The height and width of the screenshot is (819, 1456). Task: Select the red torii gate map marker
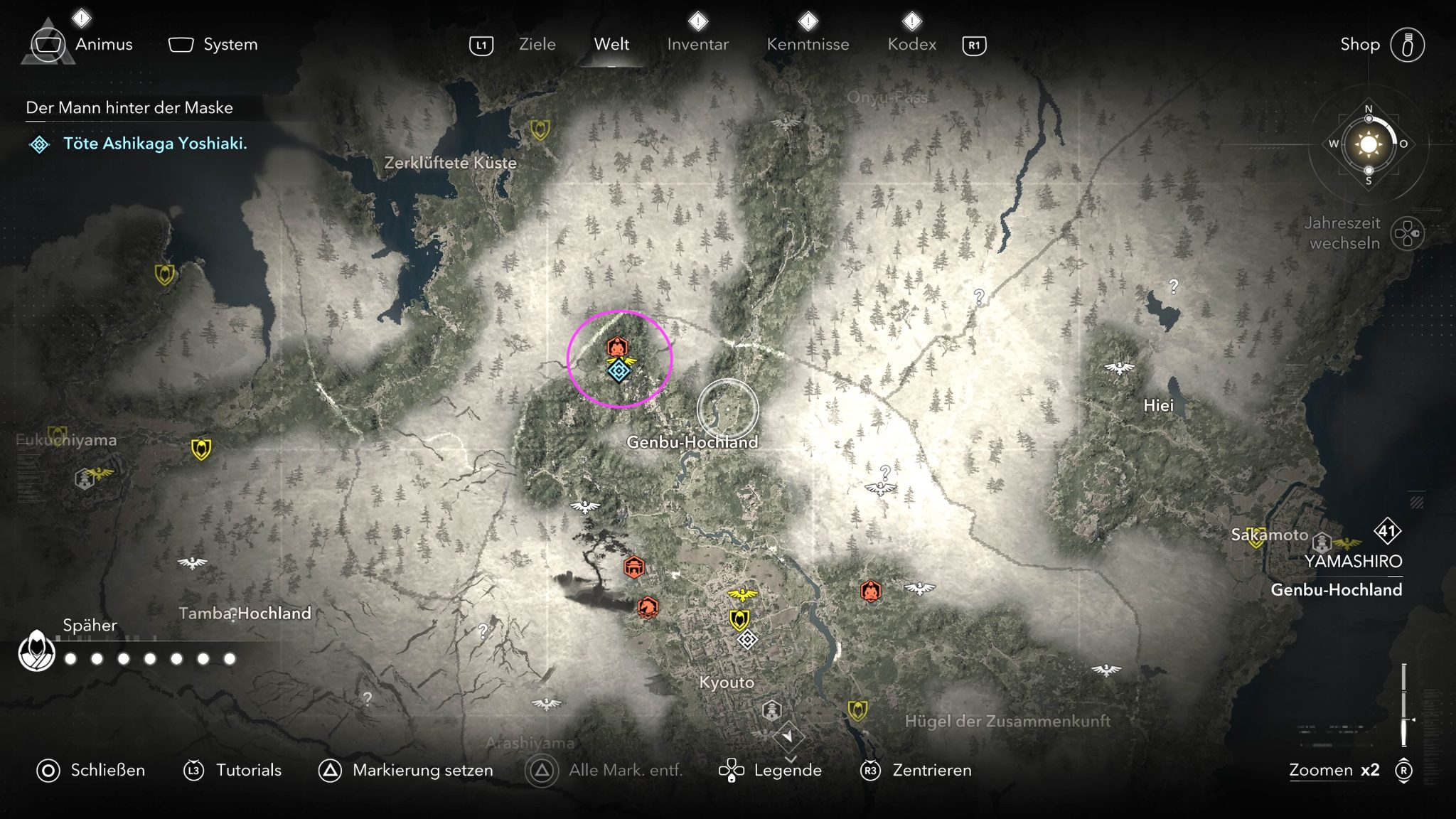[x=634, y=567]
